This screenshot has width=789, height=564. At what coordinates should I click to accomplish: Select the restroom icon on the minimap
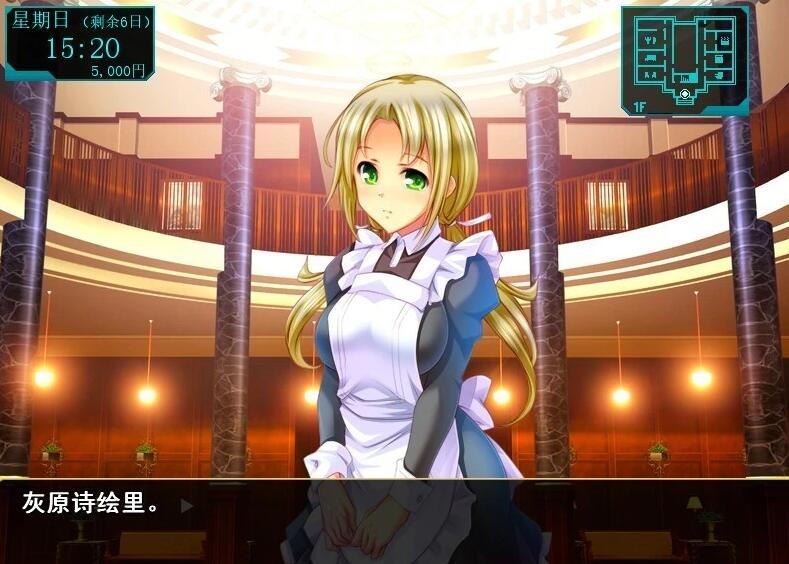(x=650, y=75)
